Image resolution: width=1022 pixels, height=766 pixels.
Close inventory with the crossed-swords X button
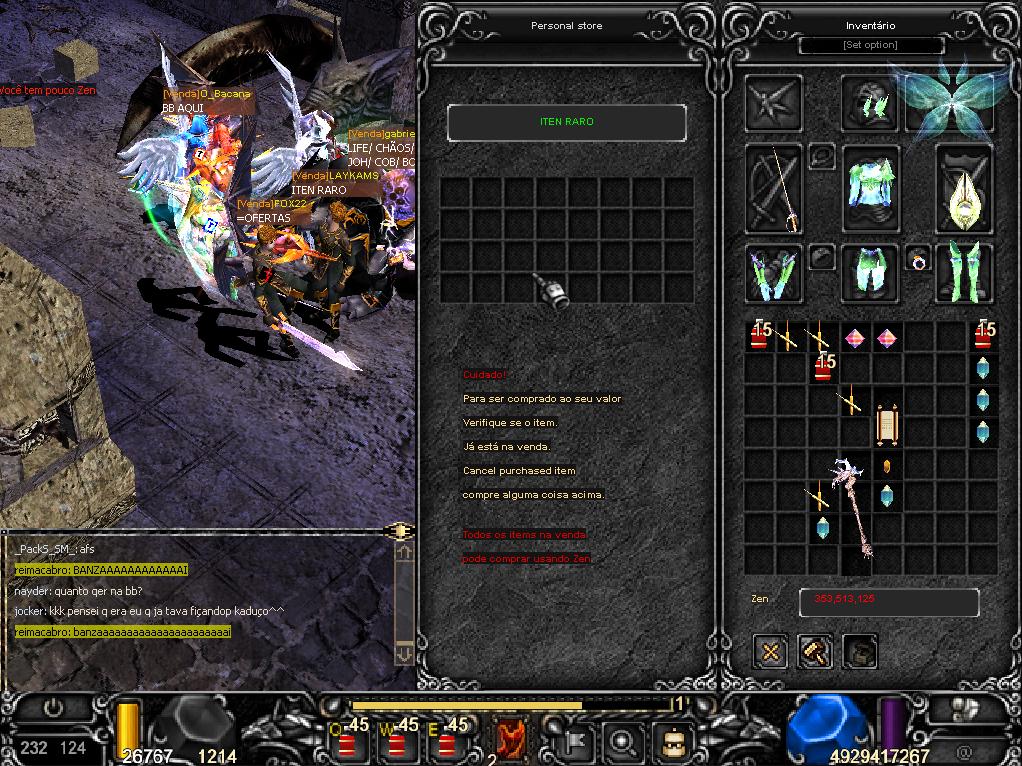click(x=771, y=652)
